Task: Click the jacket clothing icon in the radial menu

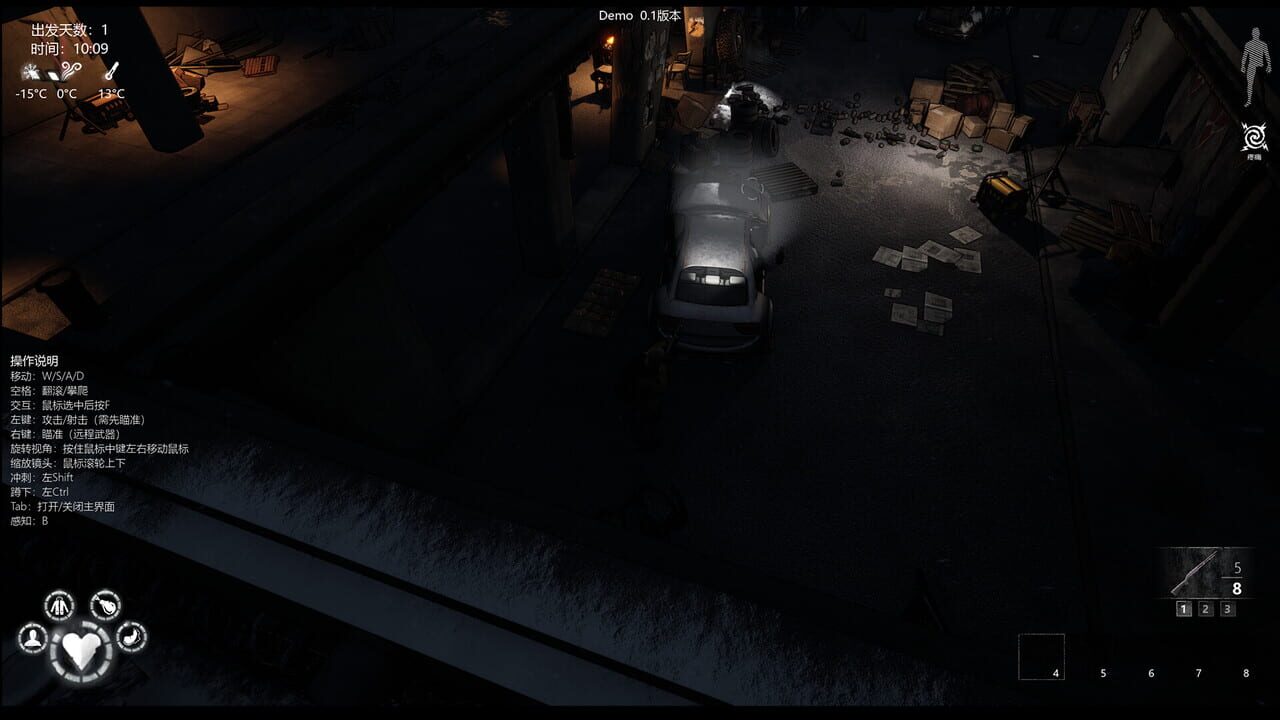Action: click(58, 604)
